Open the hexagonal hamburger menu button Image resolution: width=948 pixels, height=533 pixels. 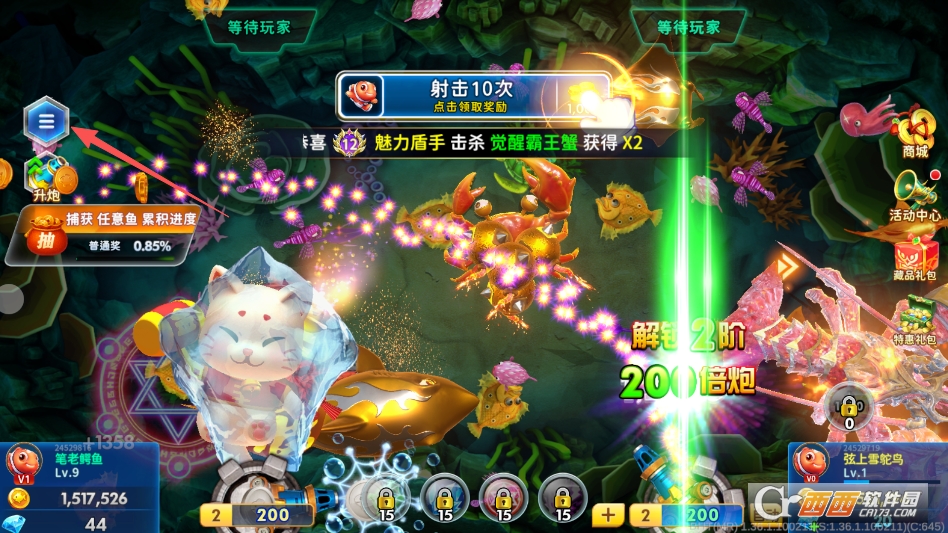46,122
